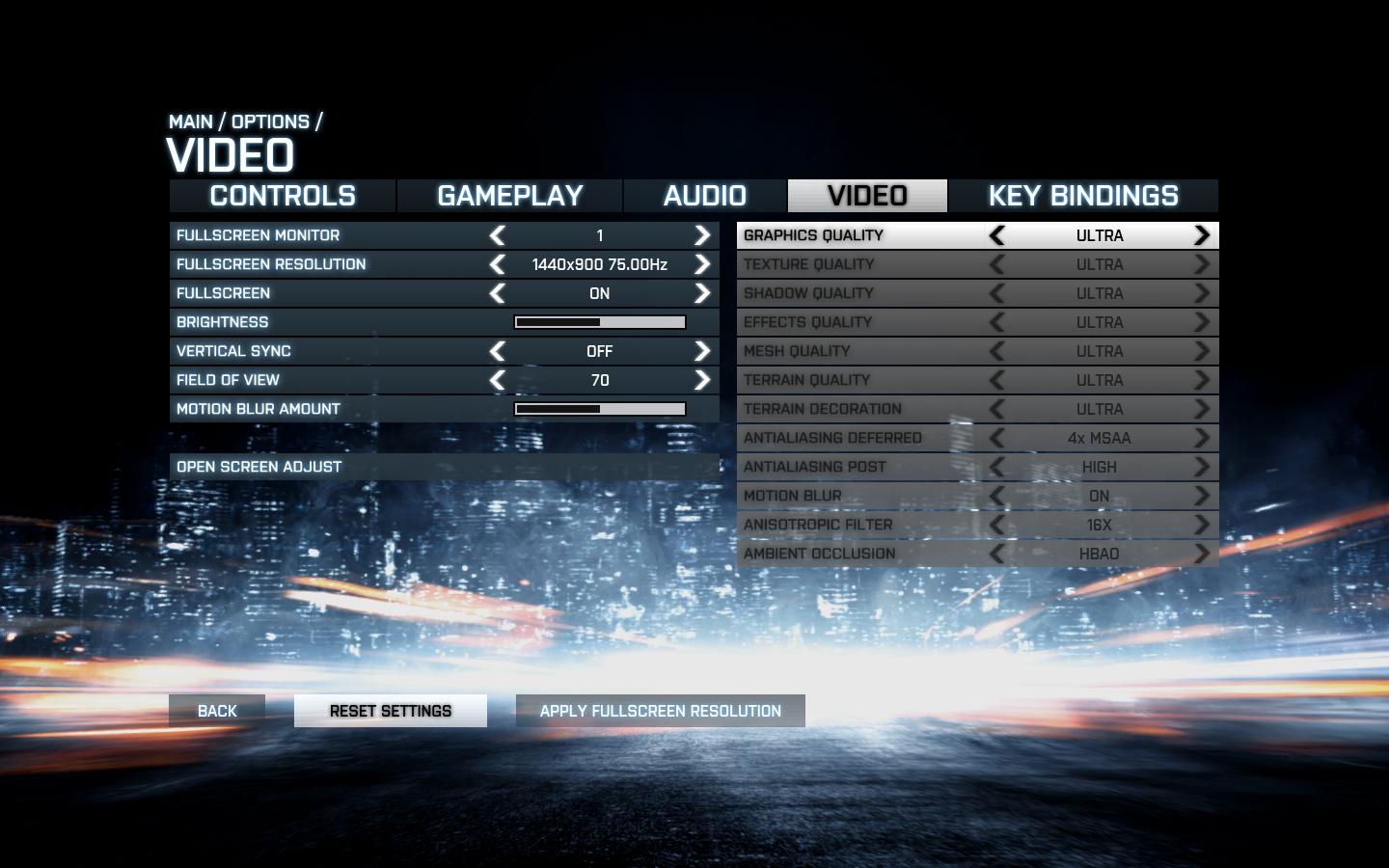Click right arrow for Fullscreen Resolution
The width and height of the screenshot is (1389, 868).
coord(702,264)
